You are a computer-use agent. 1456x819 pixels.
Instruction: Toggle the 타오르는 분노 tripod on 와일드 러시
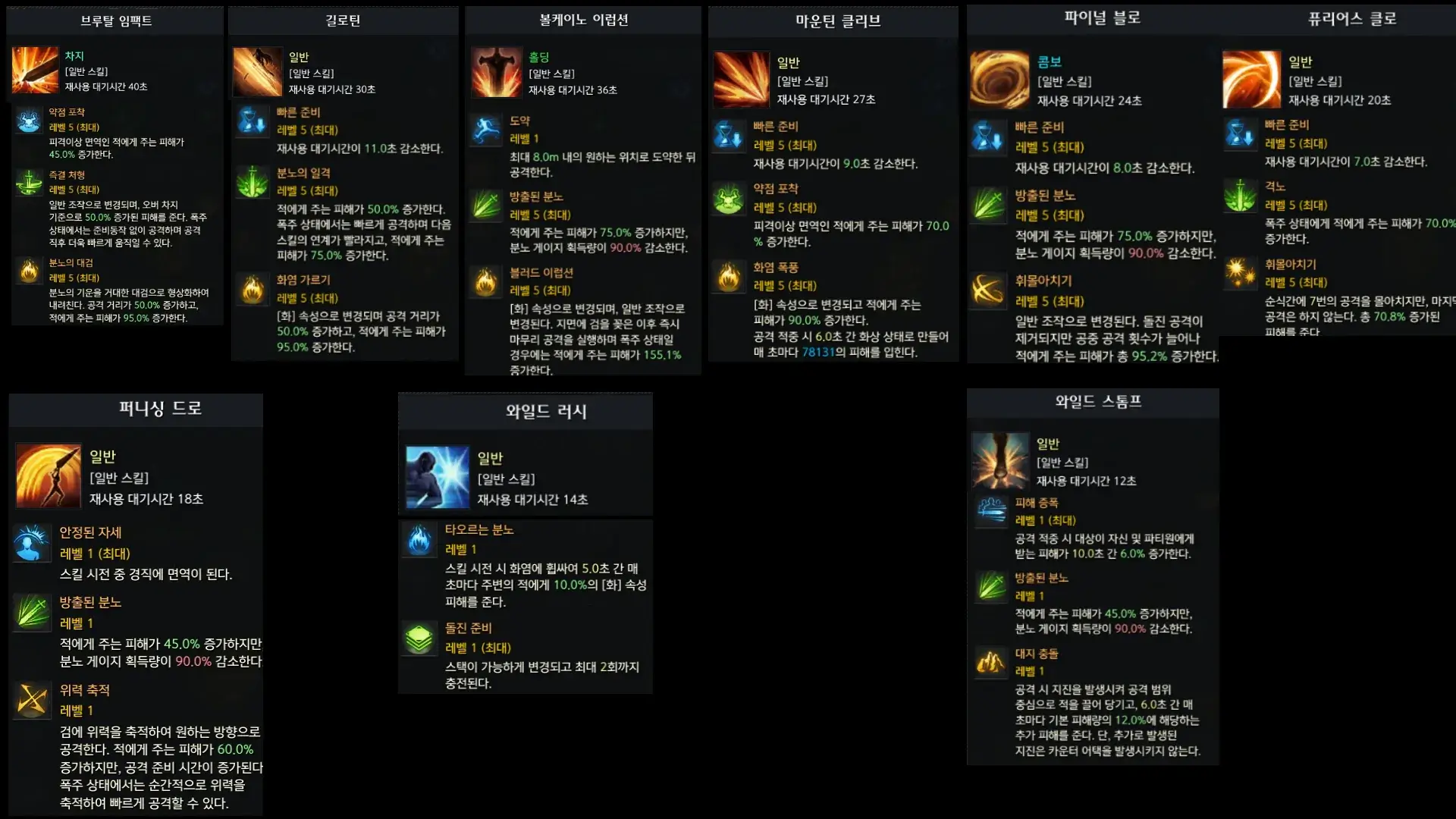point(419,538)
